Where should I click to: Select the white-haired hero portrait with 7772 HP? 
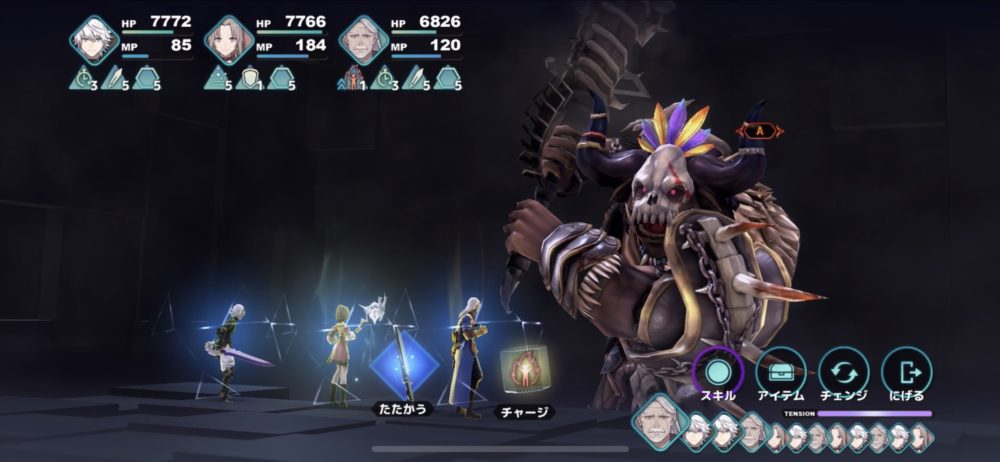95,40
